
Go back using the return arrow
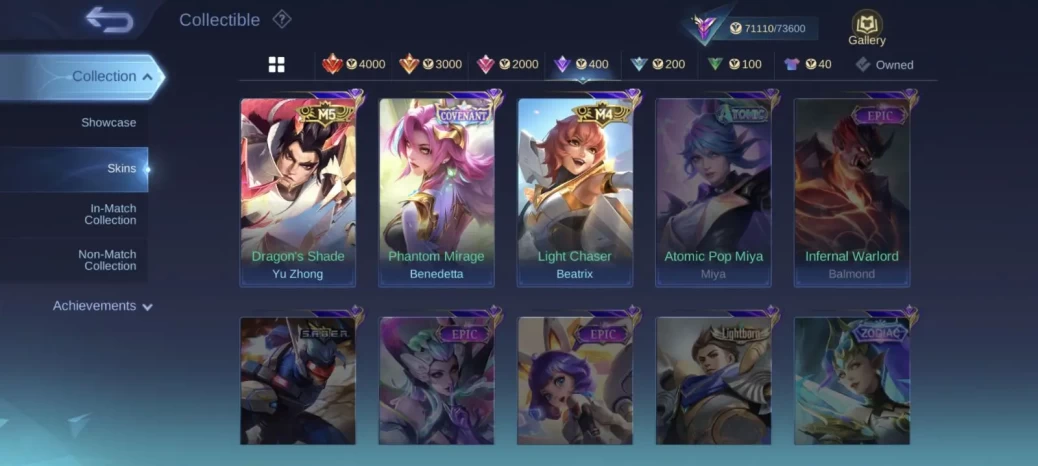(109, 19)
